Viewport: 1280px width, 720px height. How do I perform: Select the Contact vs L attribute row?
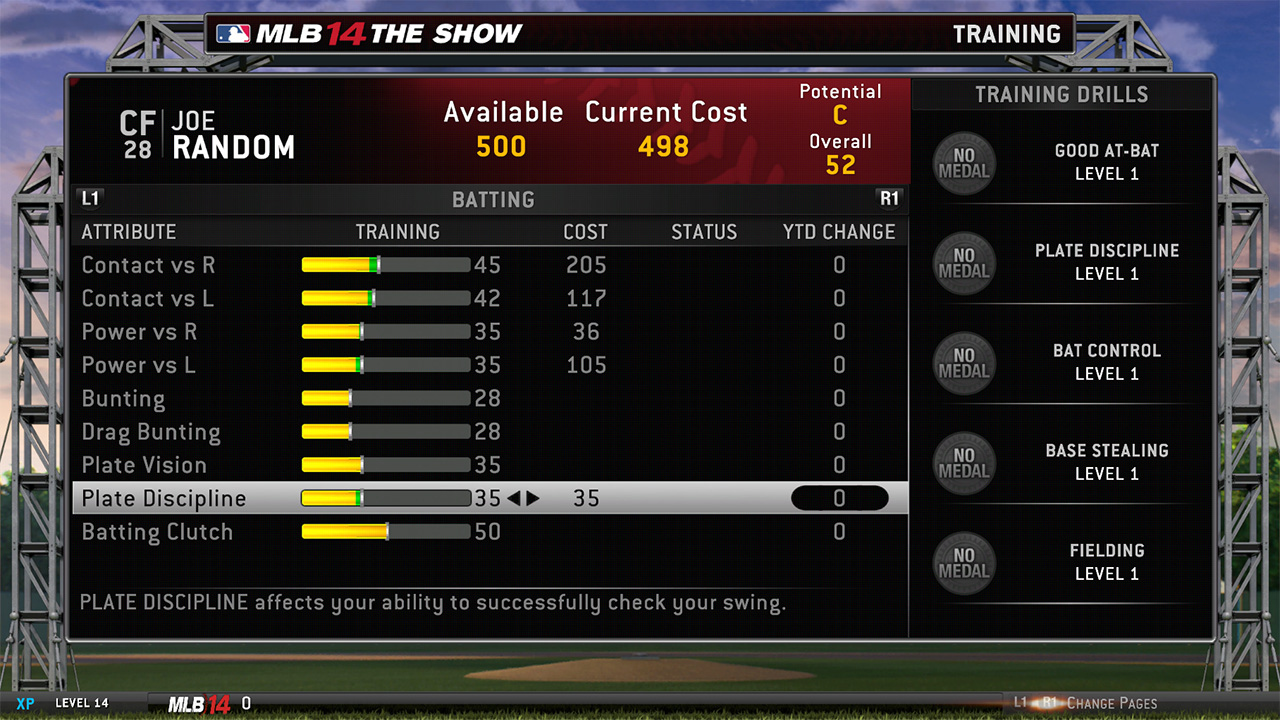(148, 298)
